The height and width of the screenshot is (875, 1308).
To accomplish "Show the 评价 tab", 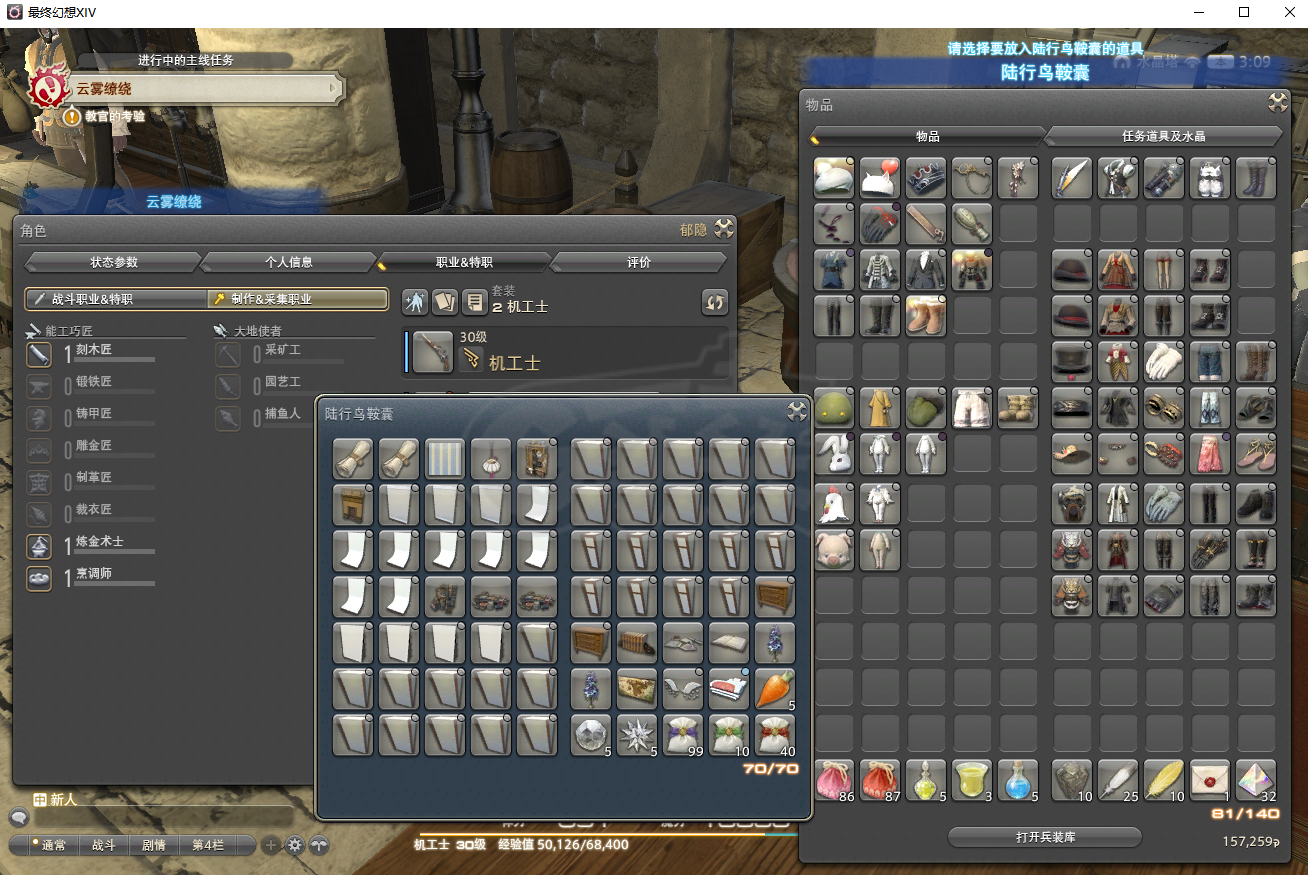I will point(638,262).
